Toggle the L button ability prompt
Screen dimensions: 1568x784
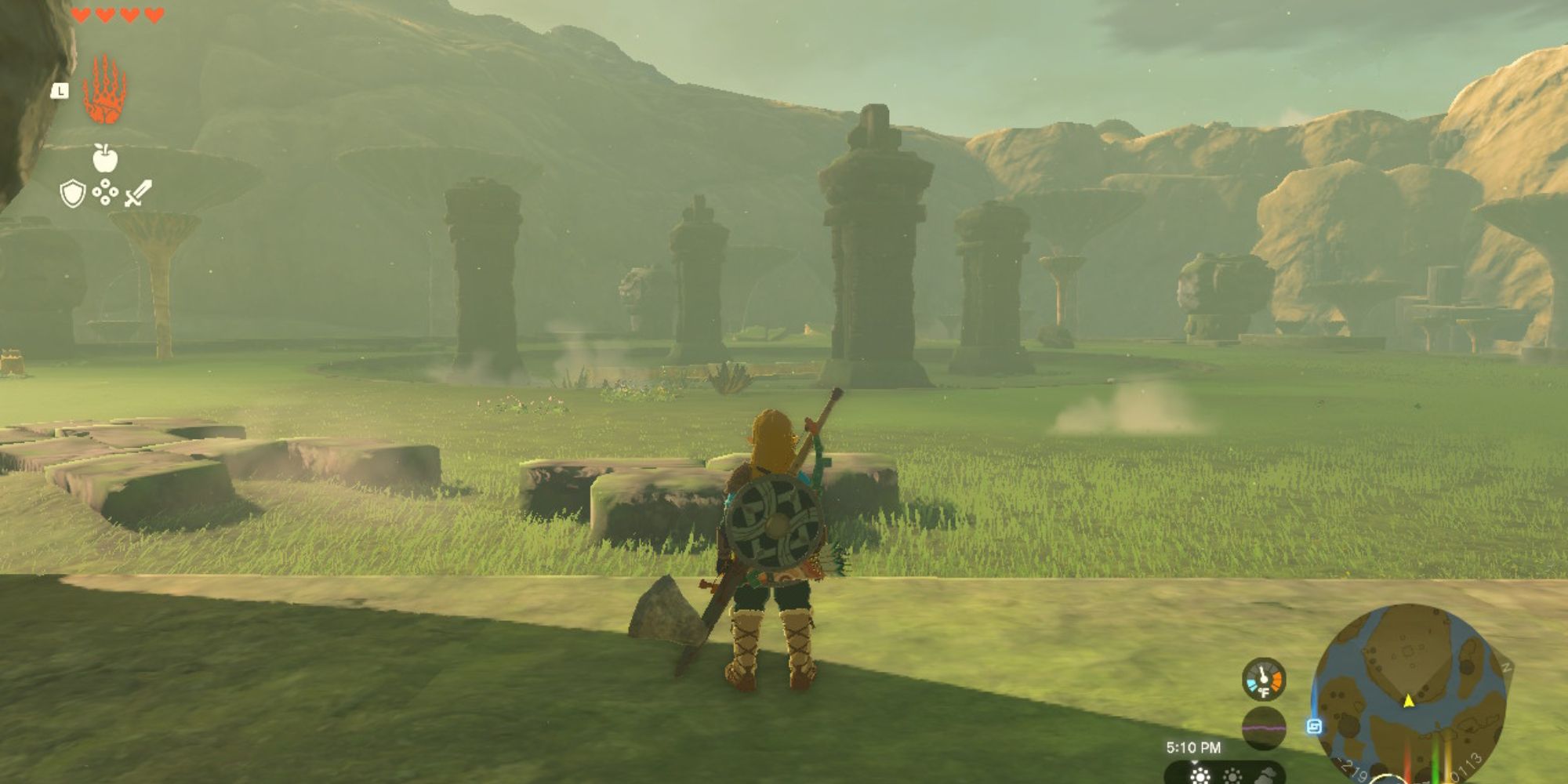pyautogui.click(x=59, y=91)
